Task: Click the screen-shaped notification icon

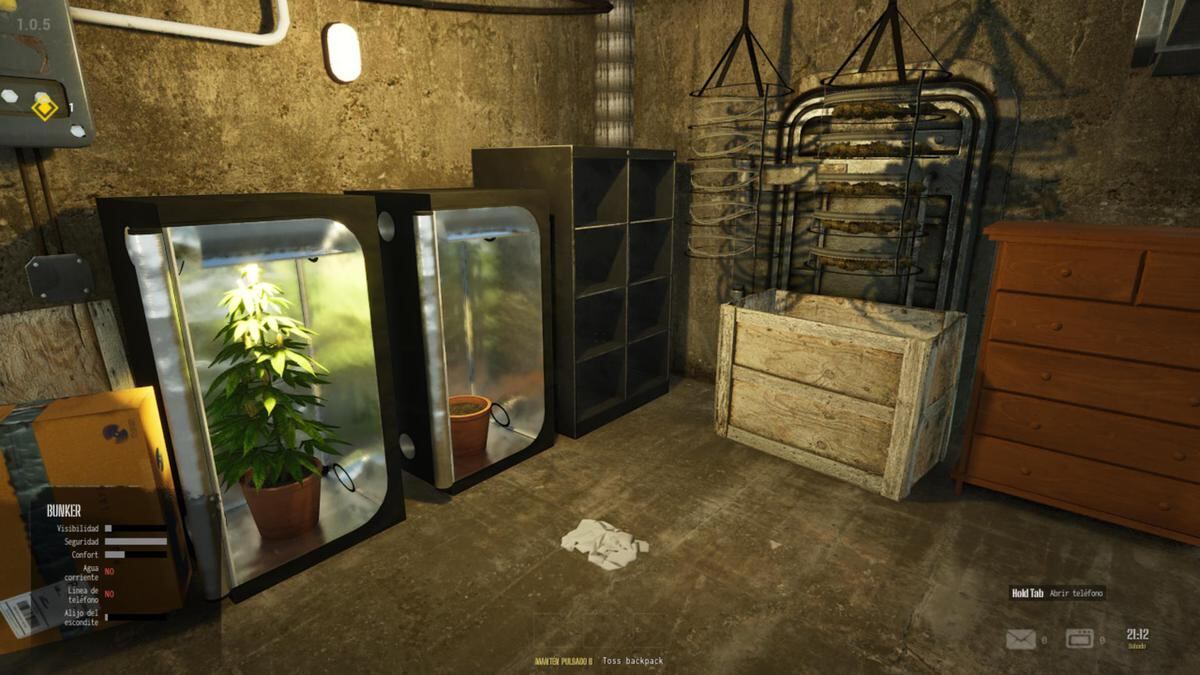Action: point(1079,639)
